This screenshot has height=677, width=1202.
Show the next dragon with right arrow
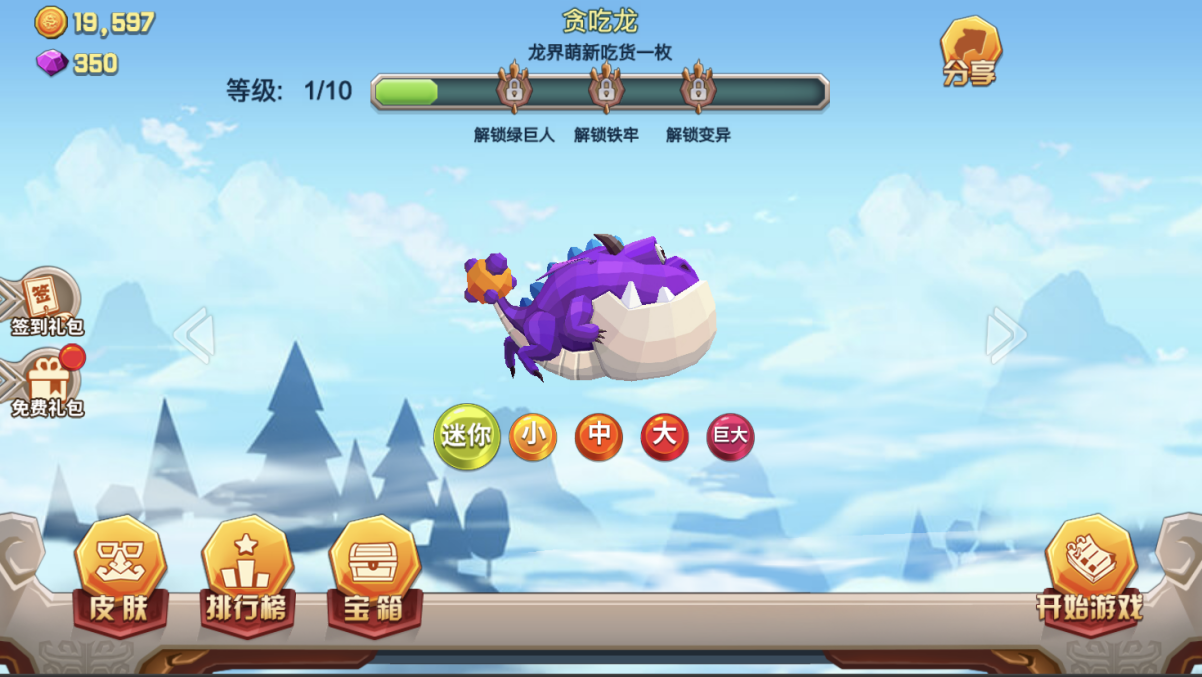1004,335
